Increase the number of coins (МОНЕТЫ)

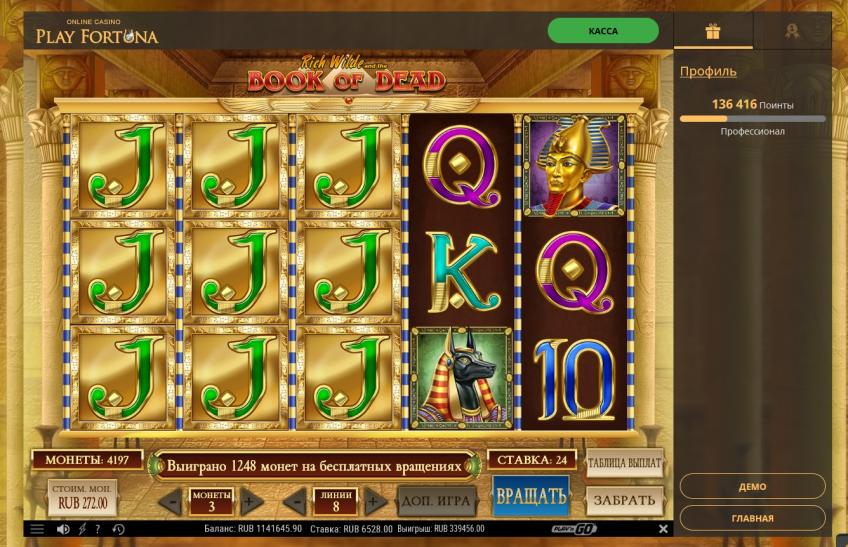251,500
